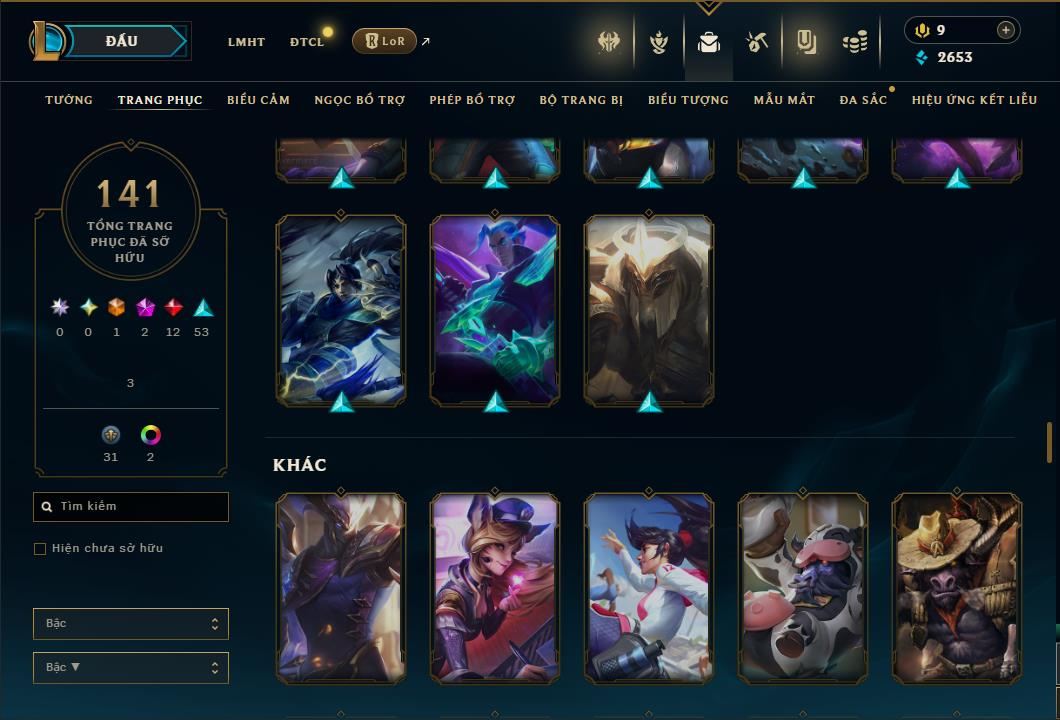
Task: Open the stacked coins store icon
Action: 854,42
